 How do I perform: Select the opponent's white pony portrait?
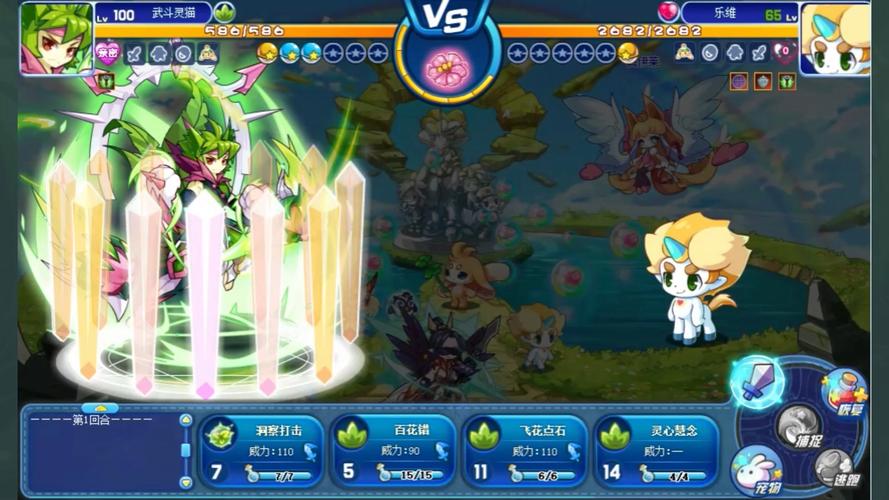(x=836, y=38)
